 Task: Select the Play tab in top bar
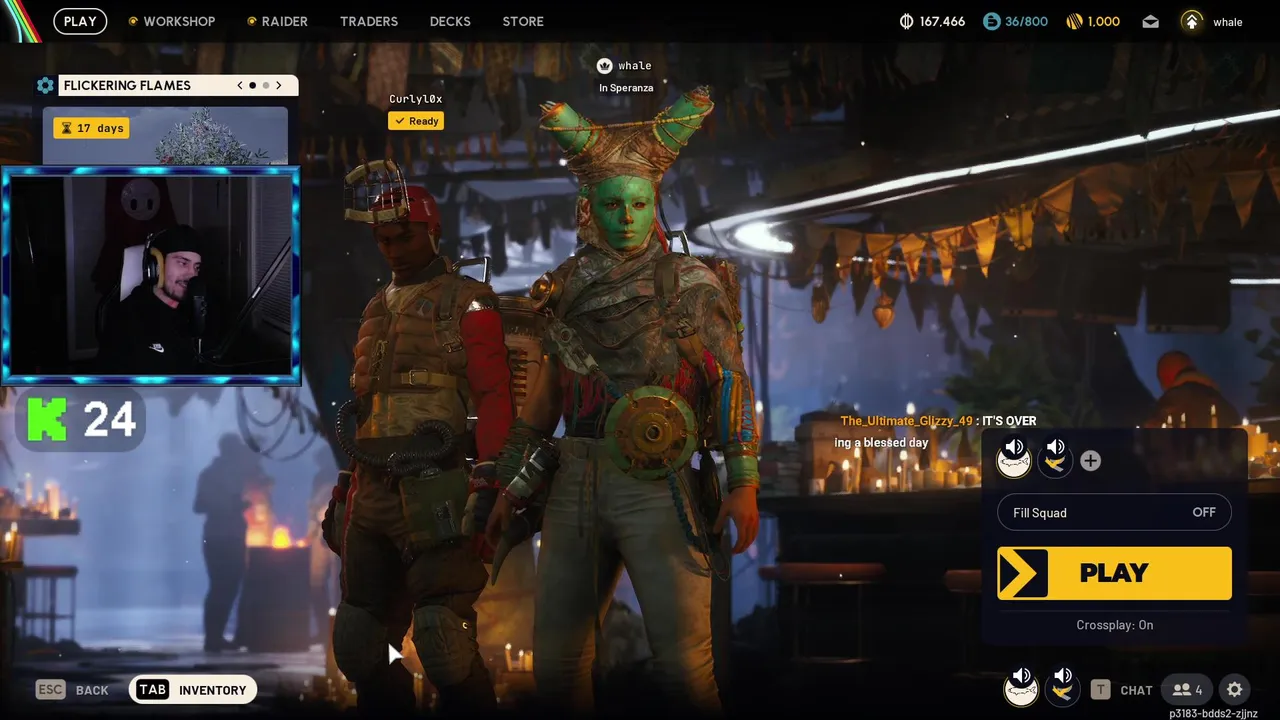pos(80,21)
